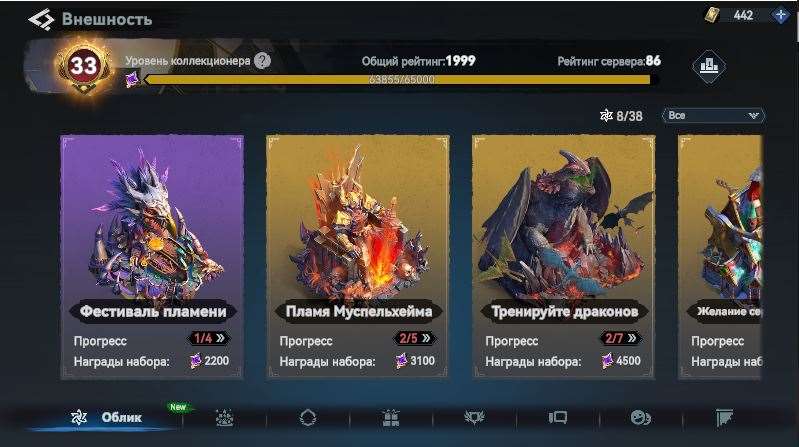799x447 pixels.
Task: Switch to the circular ring tab
Action: click(308, 418)
